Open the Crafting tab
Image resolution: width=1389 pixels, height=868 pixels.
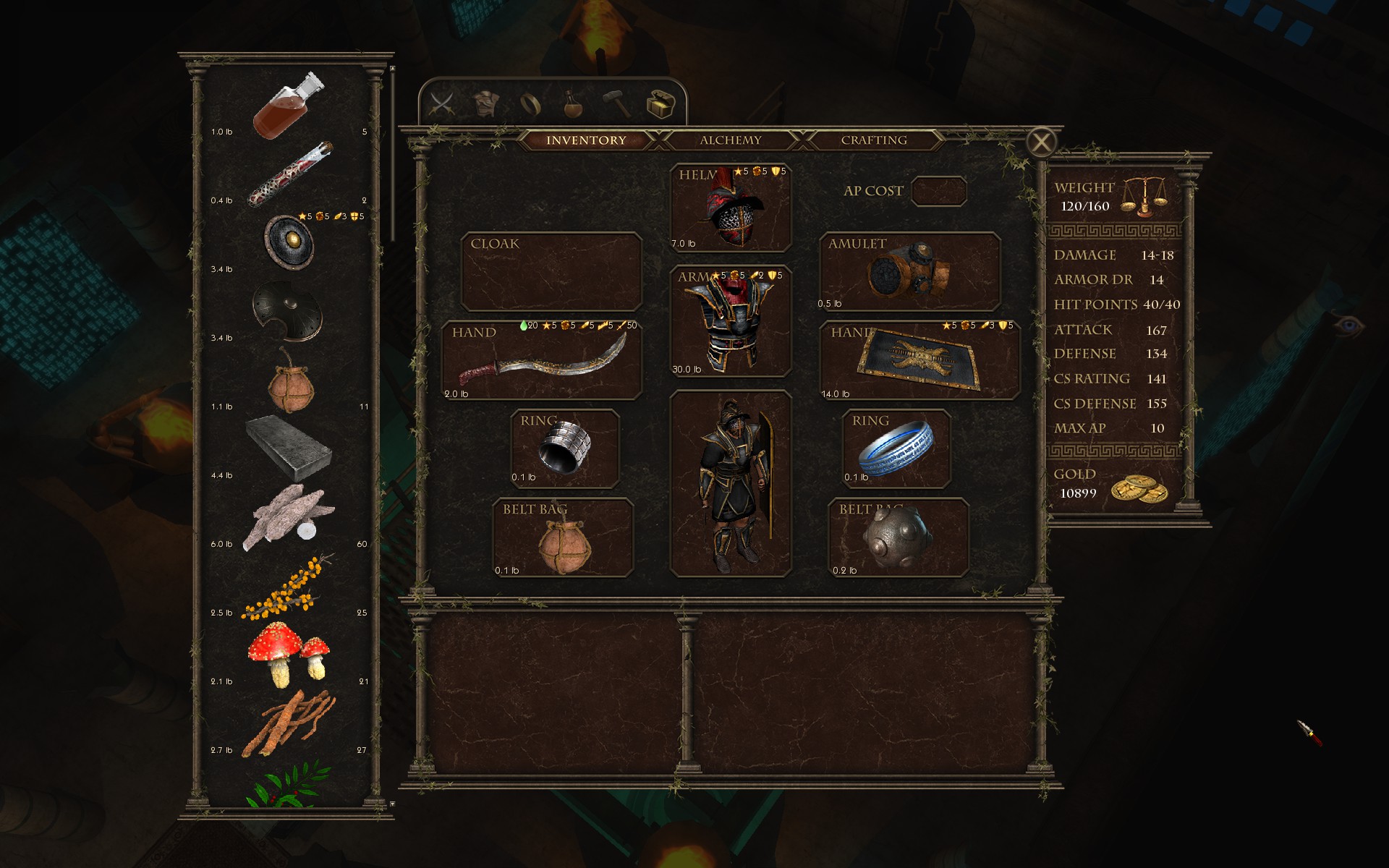pos(873,140)
